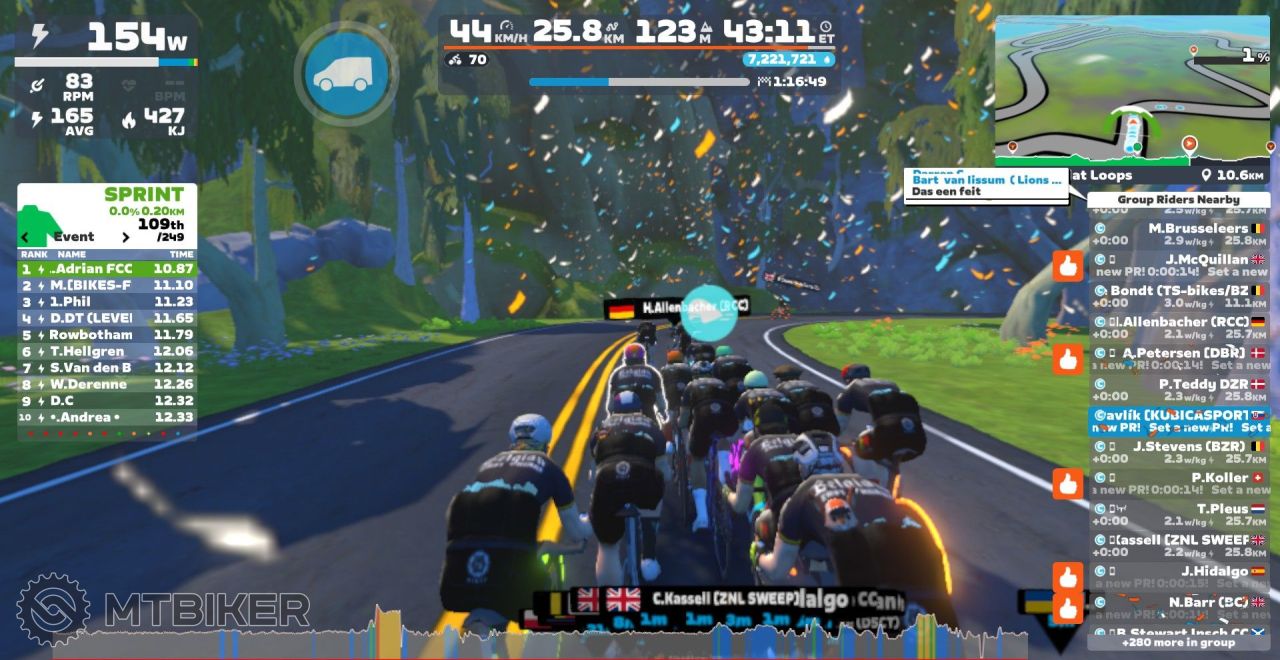Give Ride On thumbs-up to A.Petersen
The height and width of the screenshot is (660, 1280).
point(1068,359)
